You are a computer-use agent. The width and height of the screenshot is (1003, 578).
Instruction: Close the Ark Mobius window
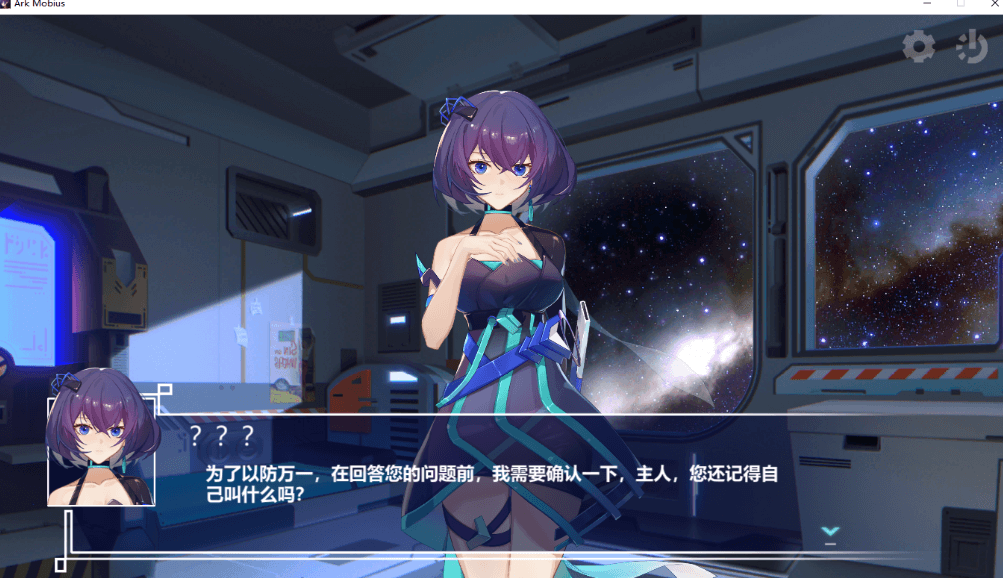pyautogui.click(x=992, y=4)
